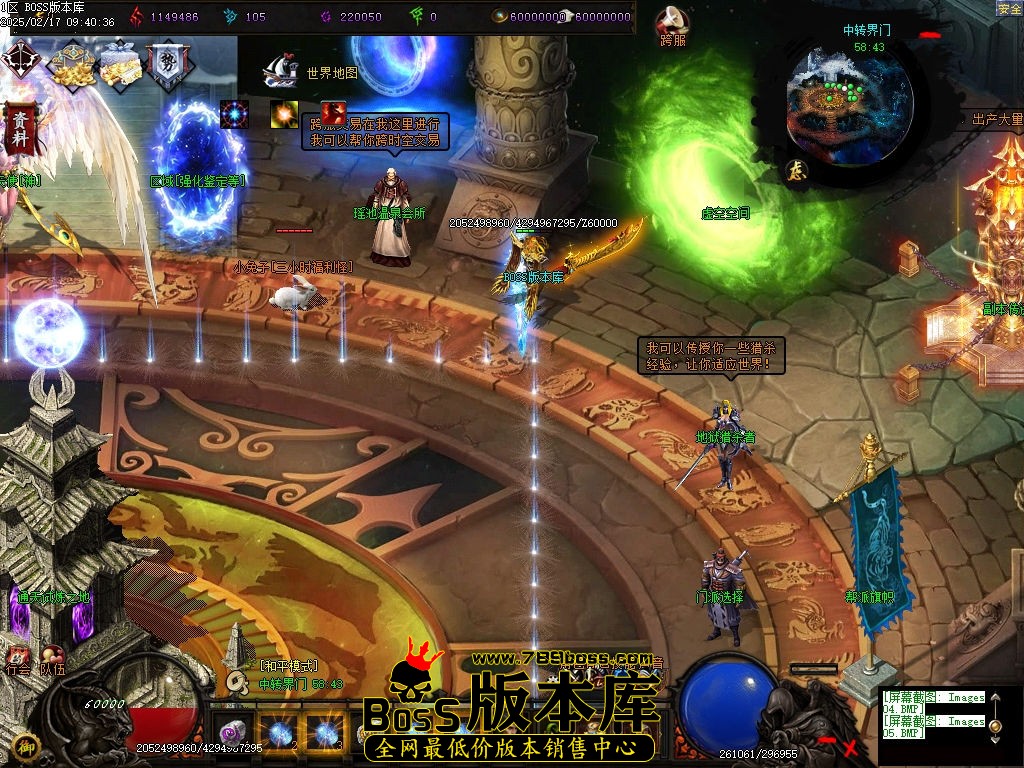Click the round 御 button
The width and height of the screenshot is (1024, 768).
[26, 745]
